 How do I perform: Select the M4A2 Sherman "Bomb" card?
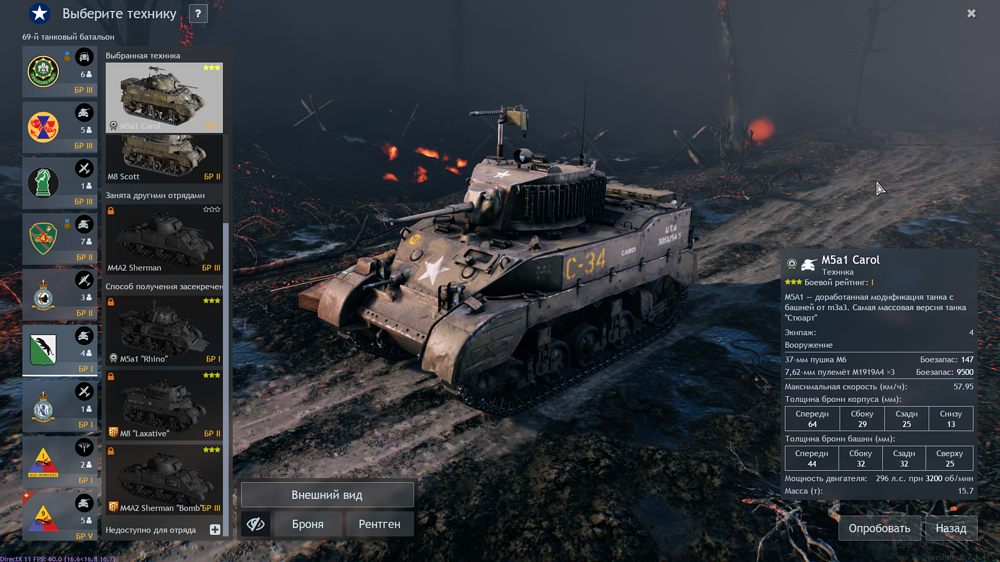(x=164, y=482)
